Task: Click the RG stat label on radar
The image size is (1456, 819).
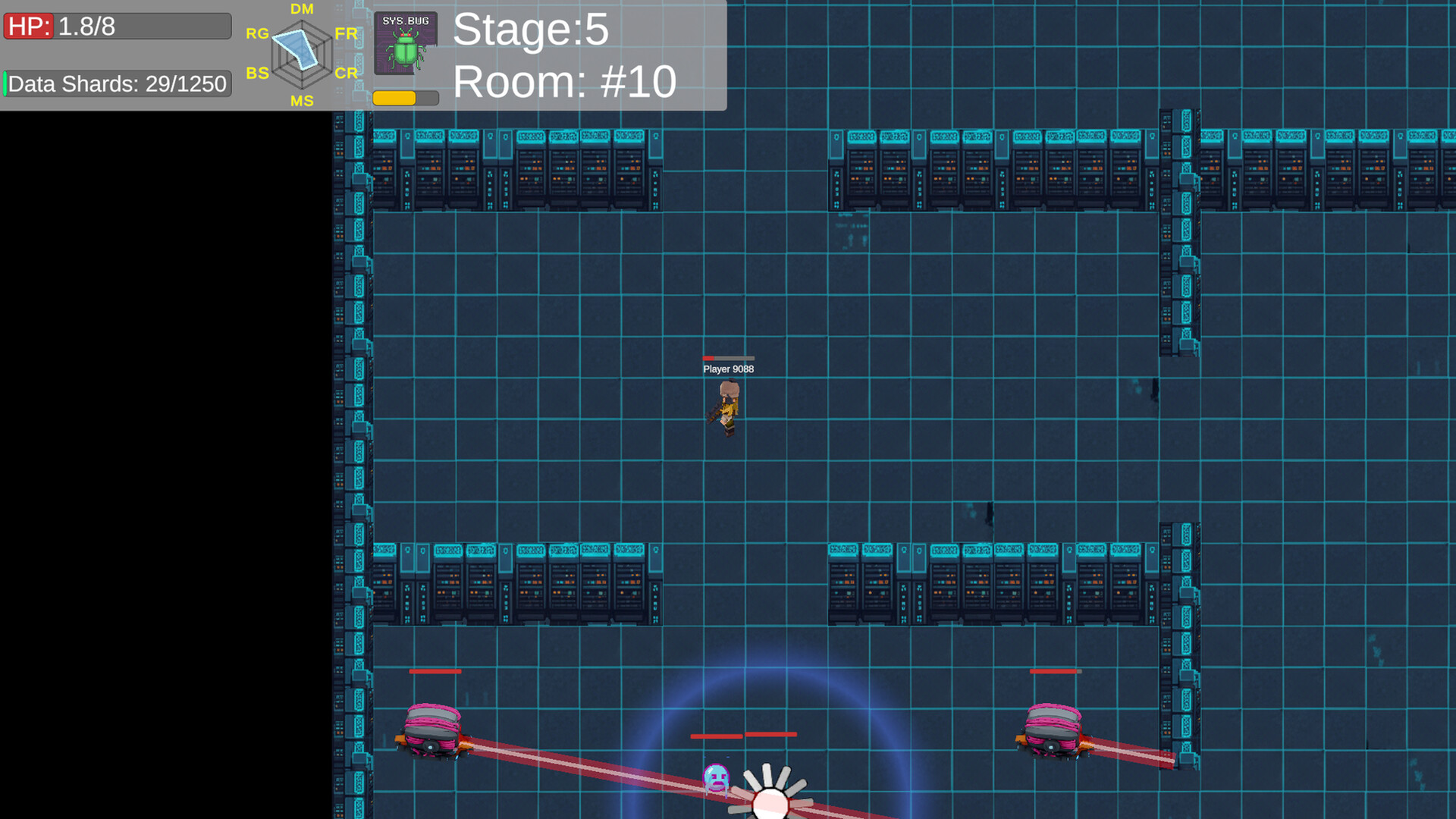Action: point(257,33)
